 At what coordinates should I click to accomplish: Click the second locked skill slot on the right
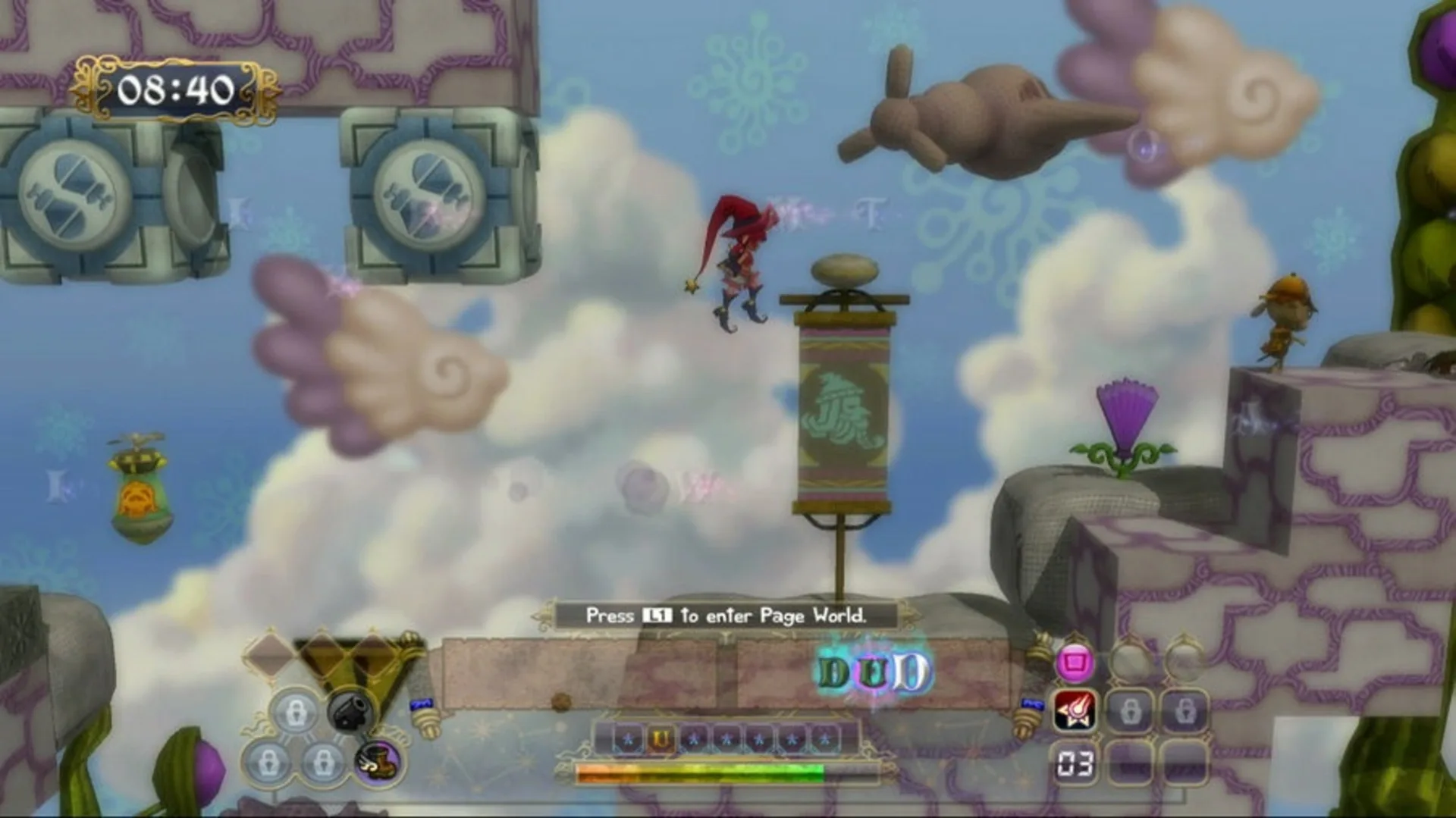tap(1186, 710)
